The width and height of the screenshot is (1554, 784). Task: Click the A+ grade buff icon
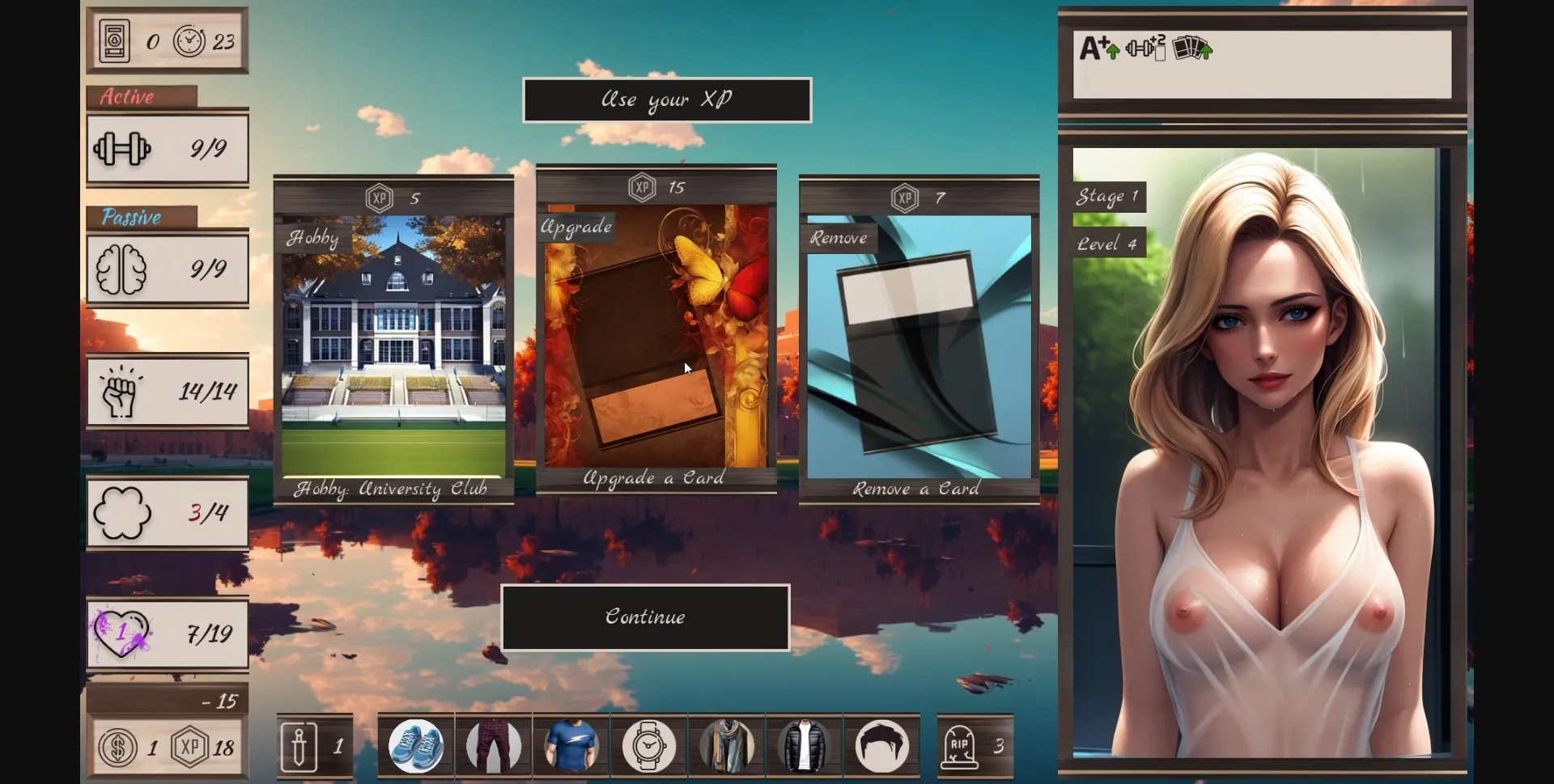(1095, 47)
